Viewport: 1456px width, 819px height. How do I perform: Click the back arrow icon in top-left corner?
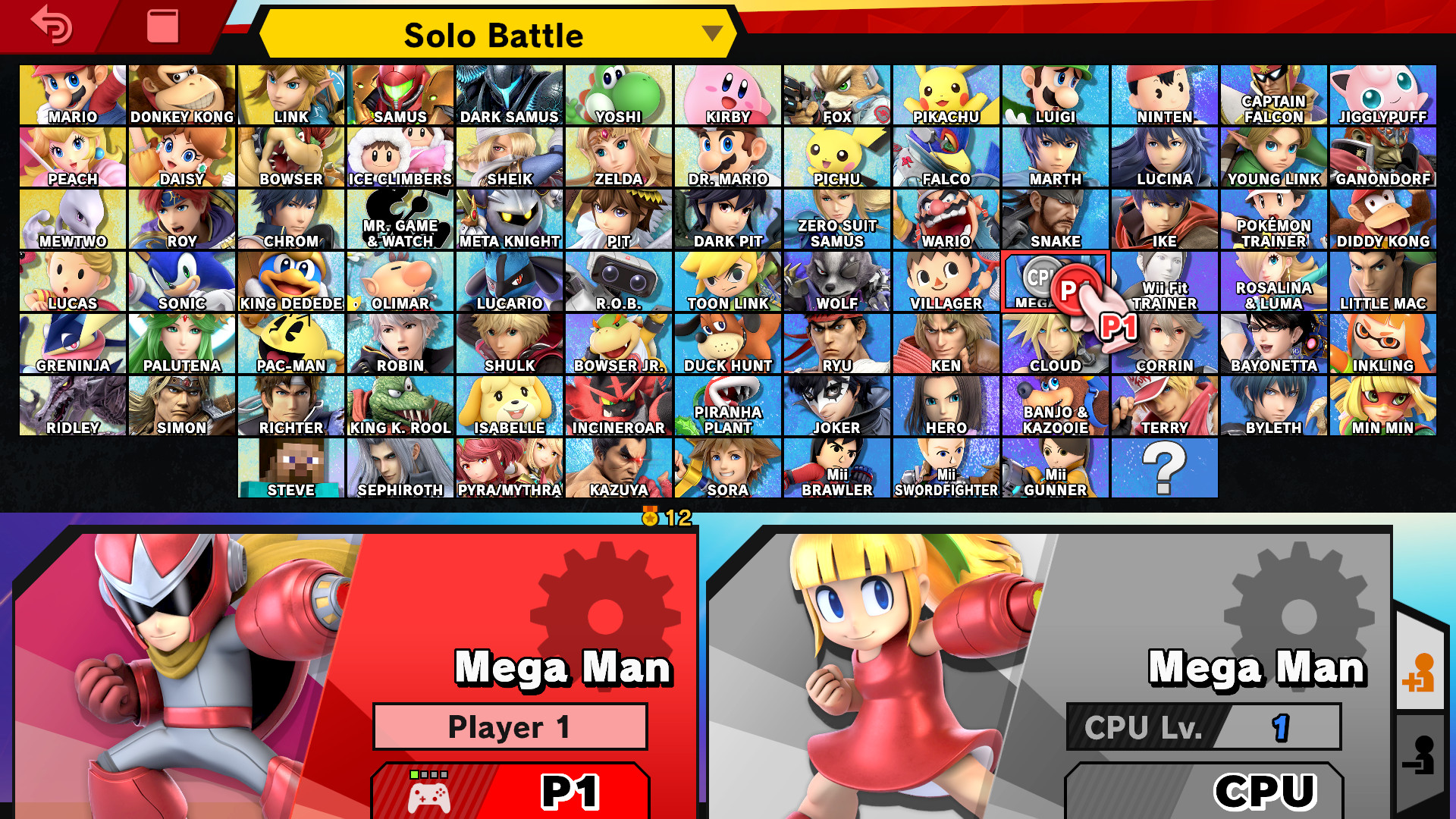click(x=50, y=27)
